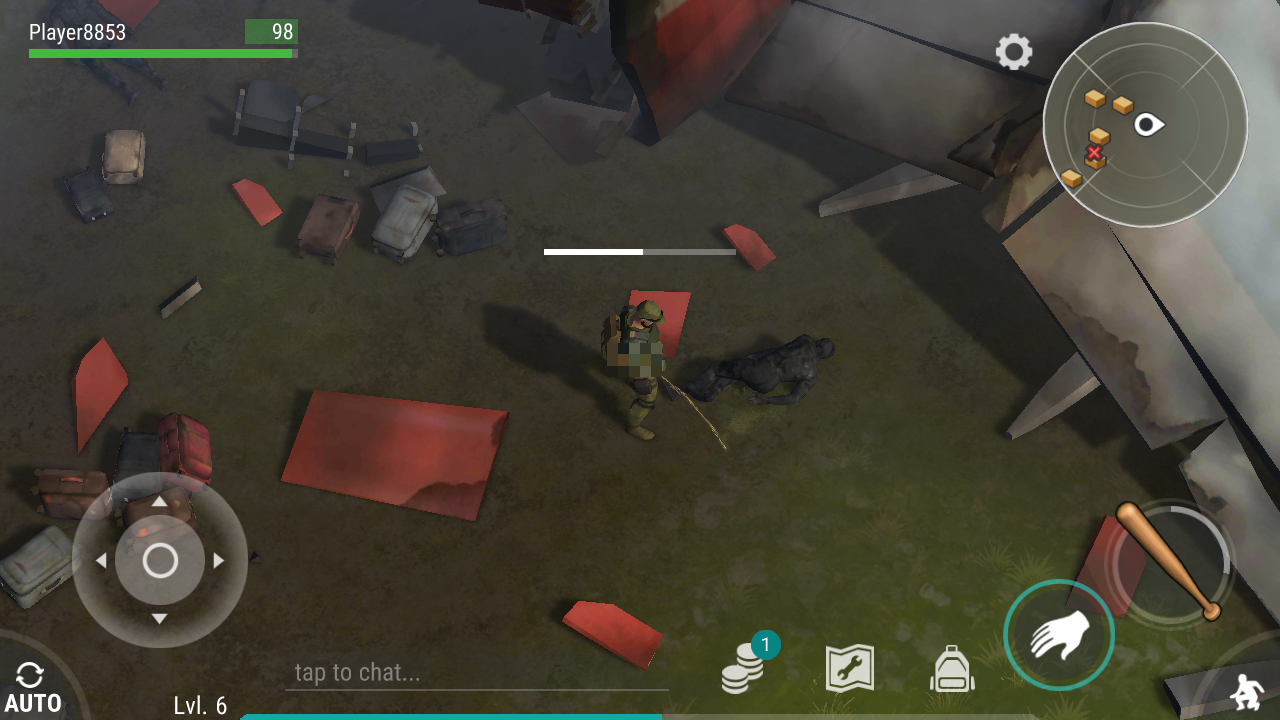Toggle AUTO mode
The width and height of the screenshot is (1280, 720).
tap(31, 687)
